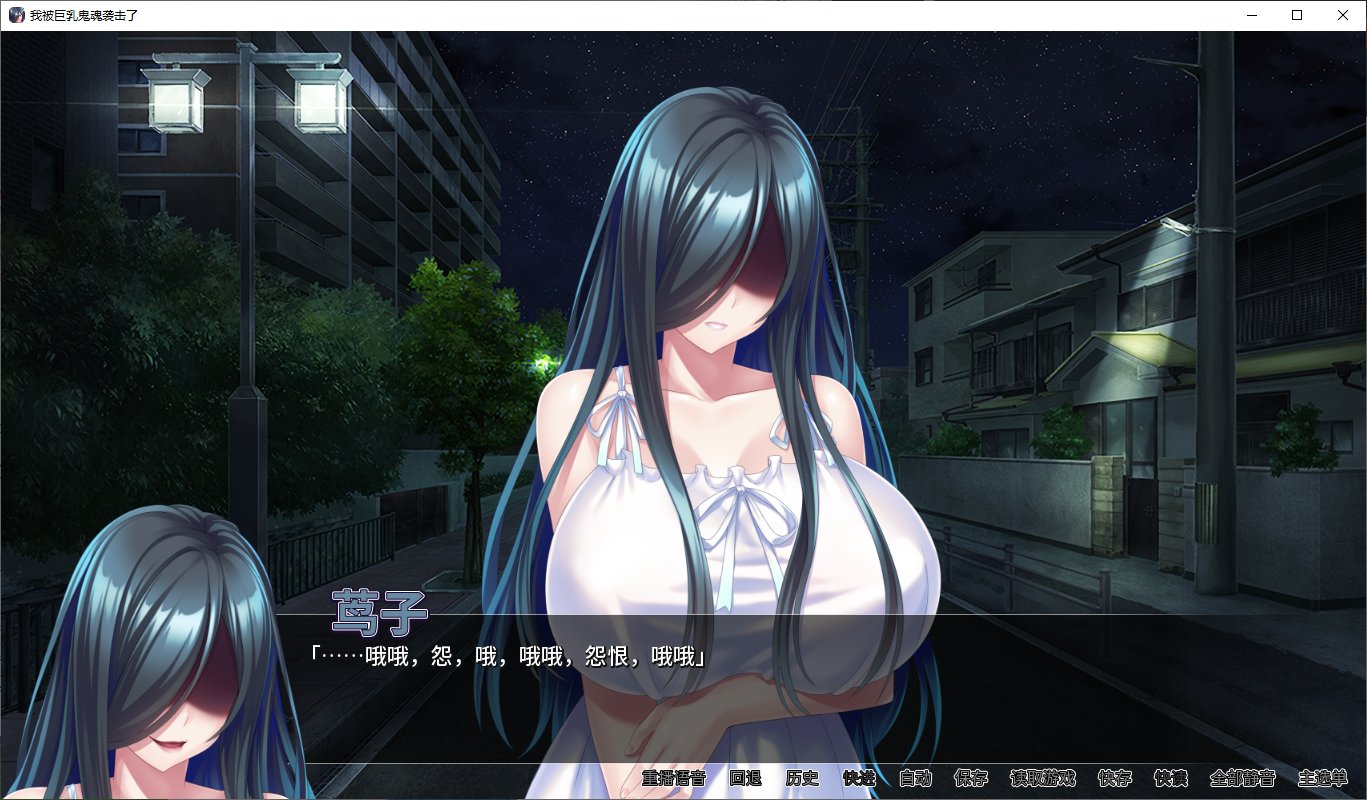This screenshot has height=800, width=1367.
Task: Roll back text using 回退
Action: (745, 779)
